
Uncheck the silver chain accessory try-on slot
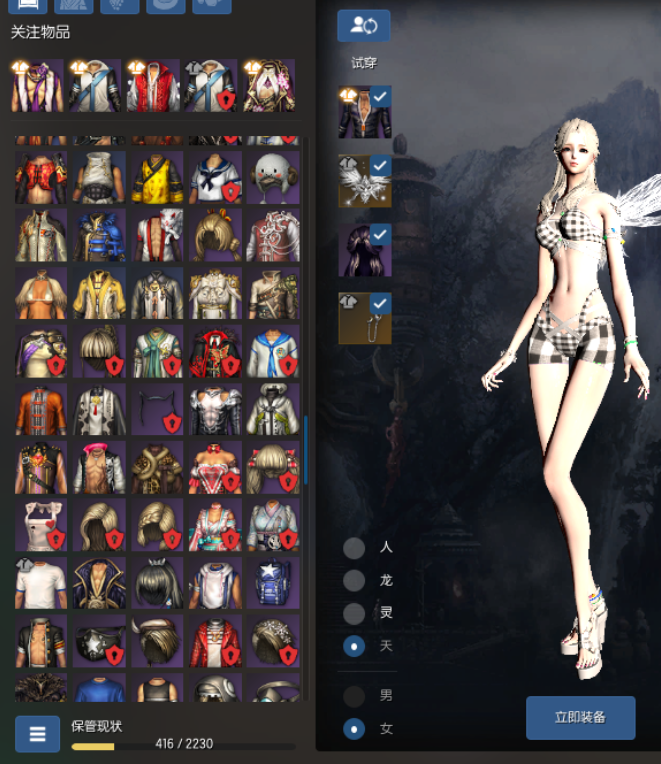click(x=380, y=303)
